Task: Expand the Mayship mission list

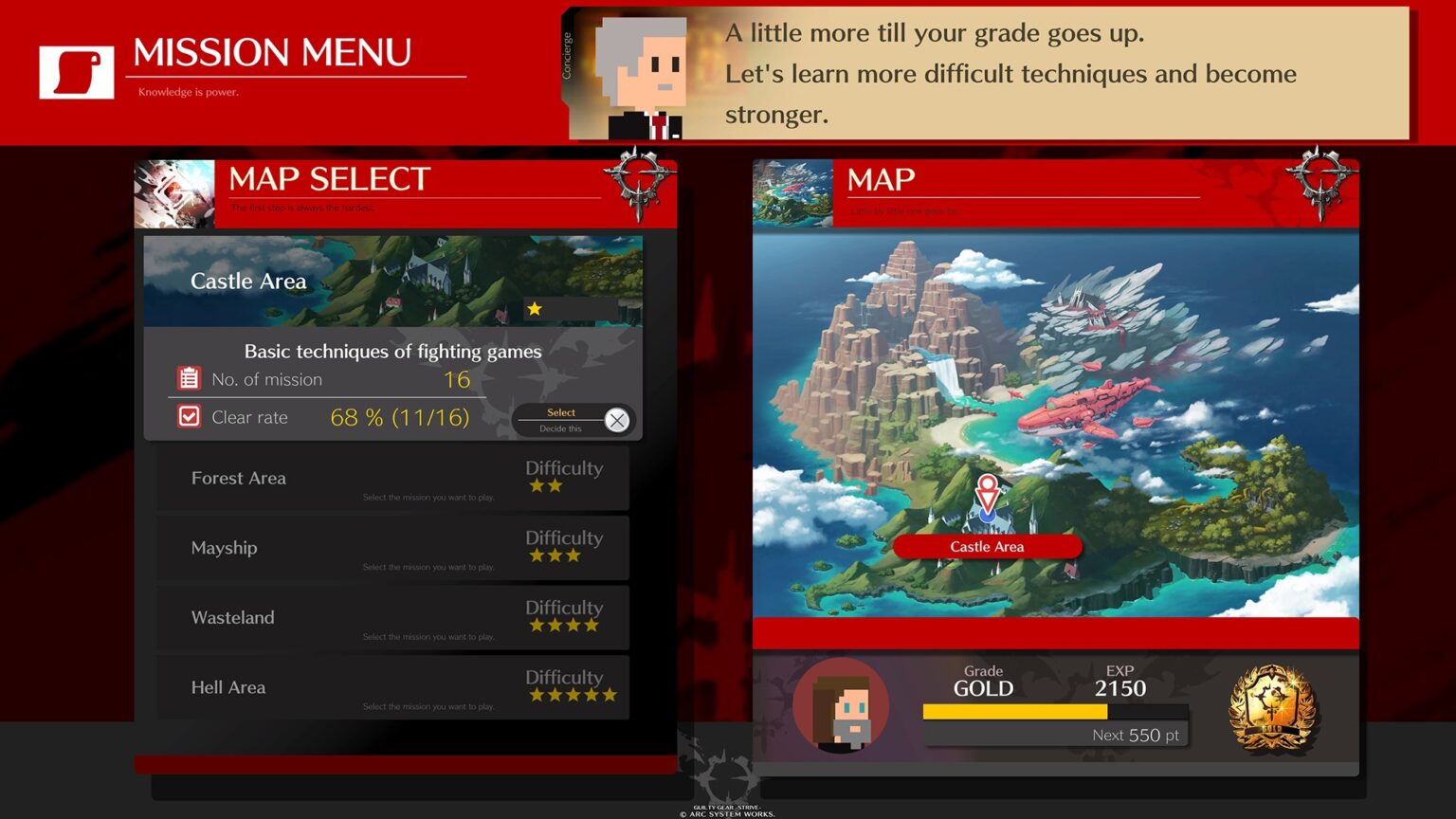Action: click(393, 548)
